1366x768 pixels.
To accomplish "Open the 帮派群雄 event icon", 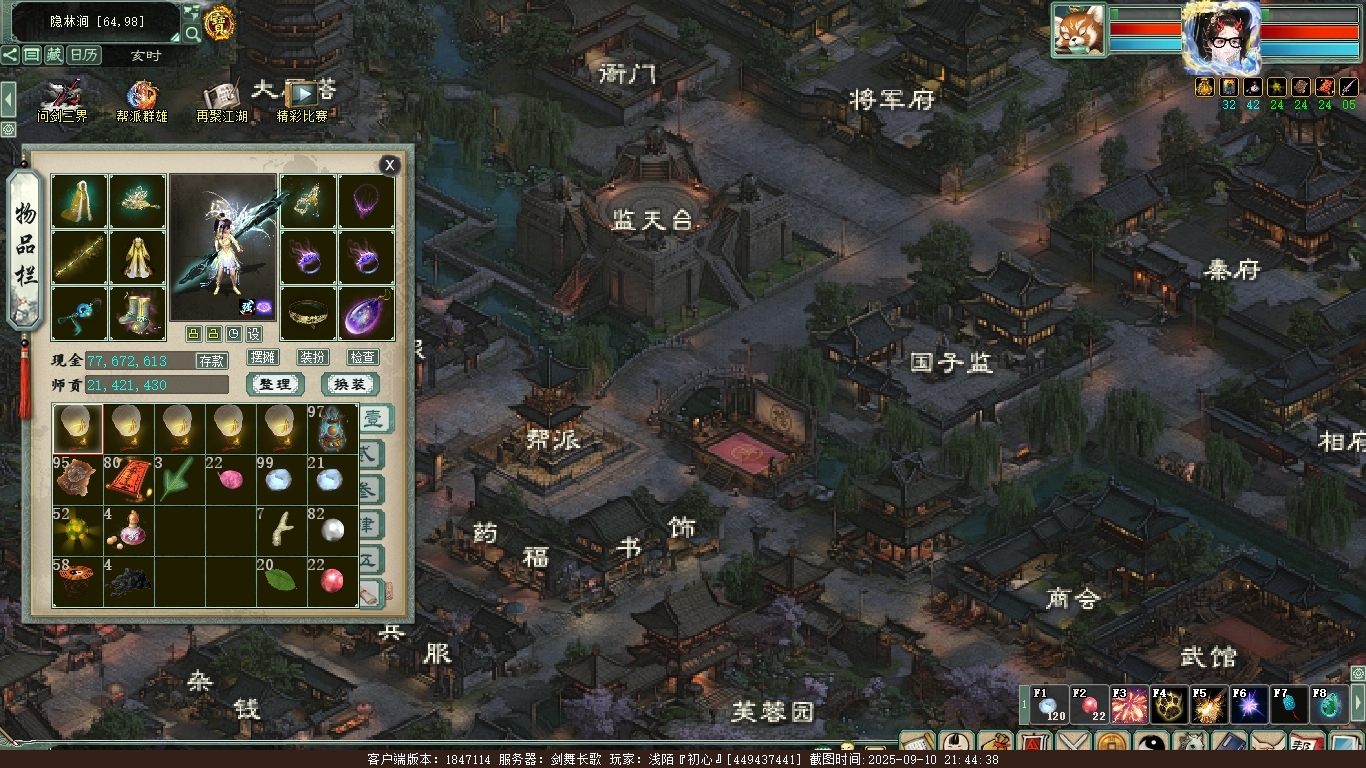I will coord(142,101).
